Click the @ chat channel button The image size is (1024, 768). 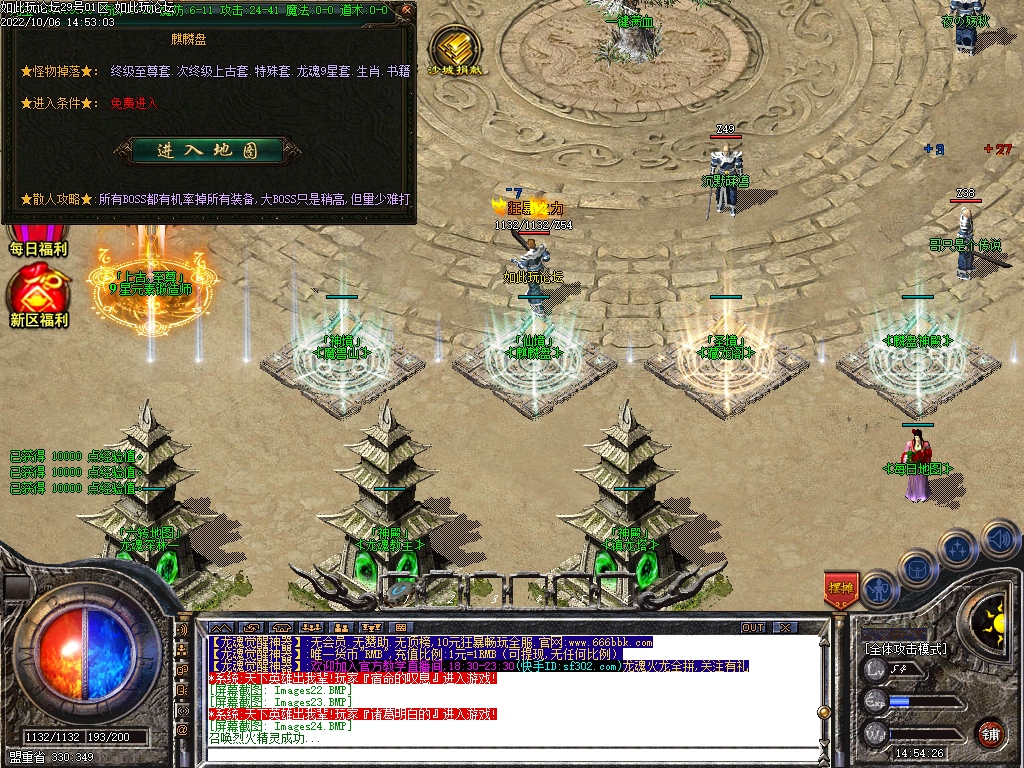[182, 731]
